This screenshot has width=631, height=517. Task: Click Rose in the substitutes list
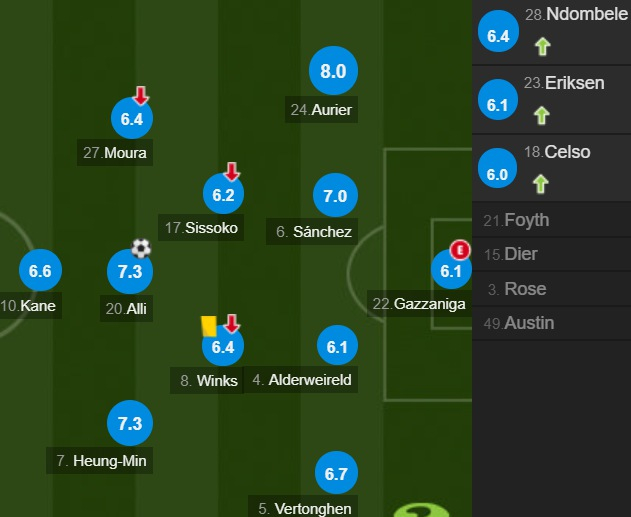(x=551, y=289)
